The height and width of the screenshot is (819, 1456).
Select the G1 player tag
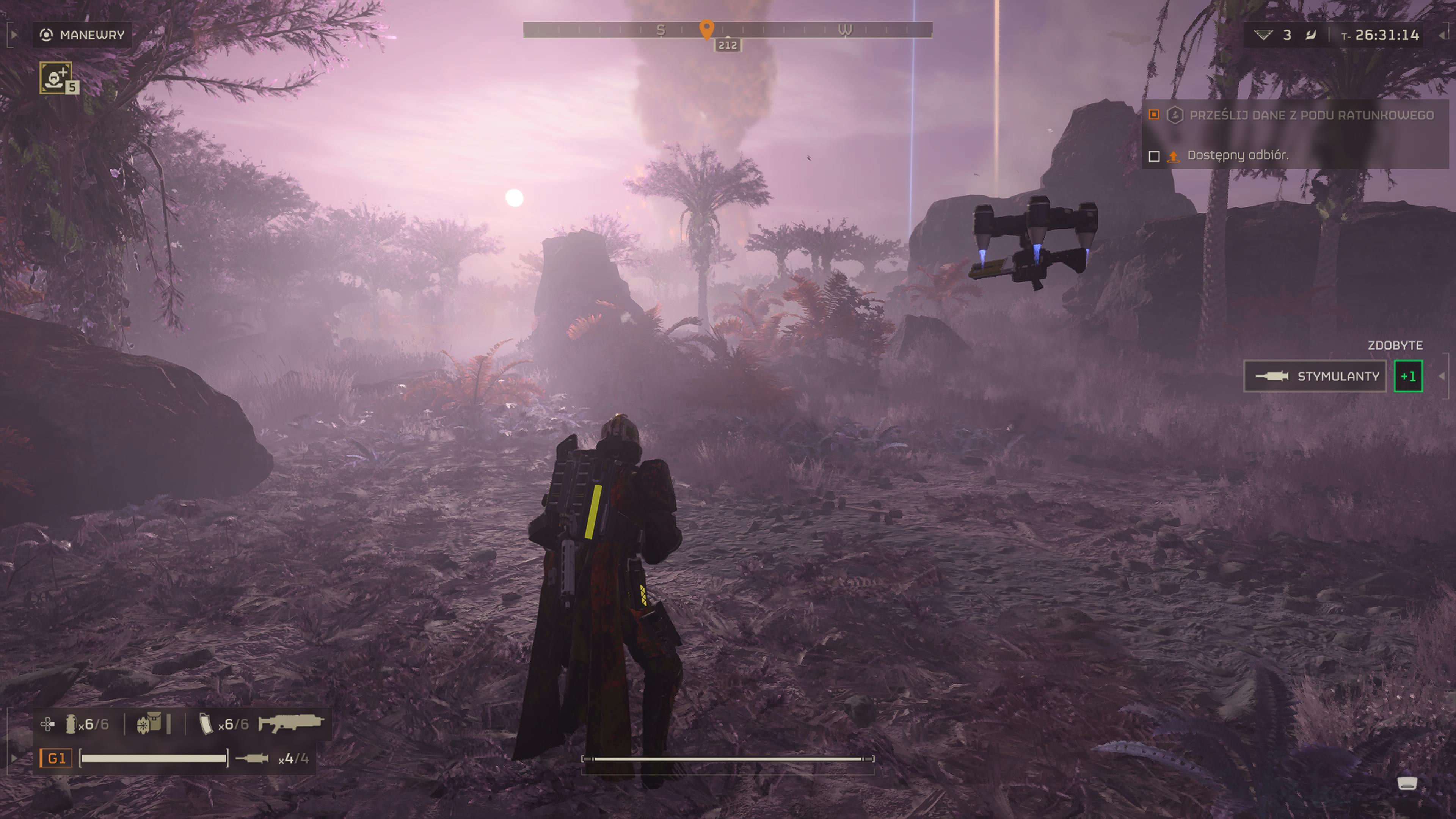pos(56,758)
